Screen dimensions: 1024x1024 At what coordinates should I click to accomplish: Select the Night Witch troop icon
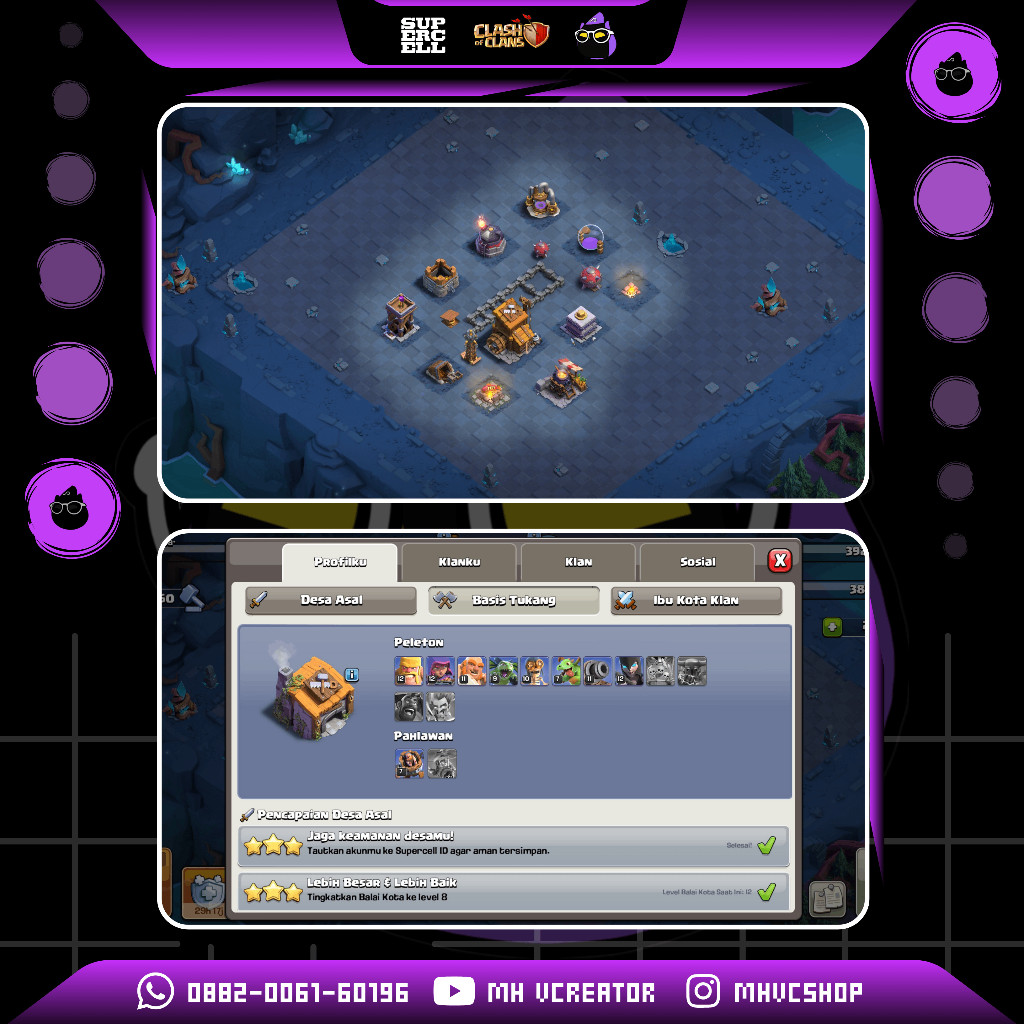[628, 671]
